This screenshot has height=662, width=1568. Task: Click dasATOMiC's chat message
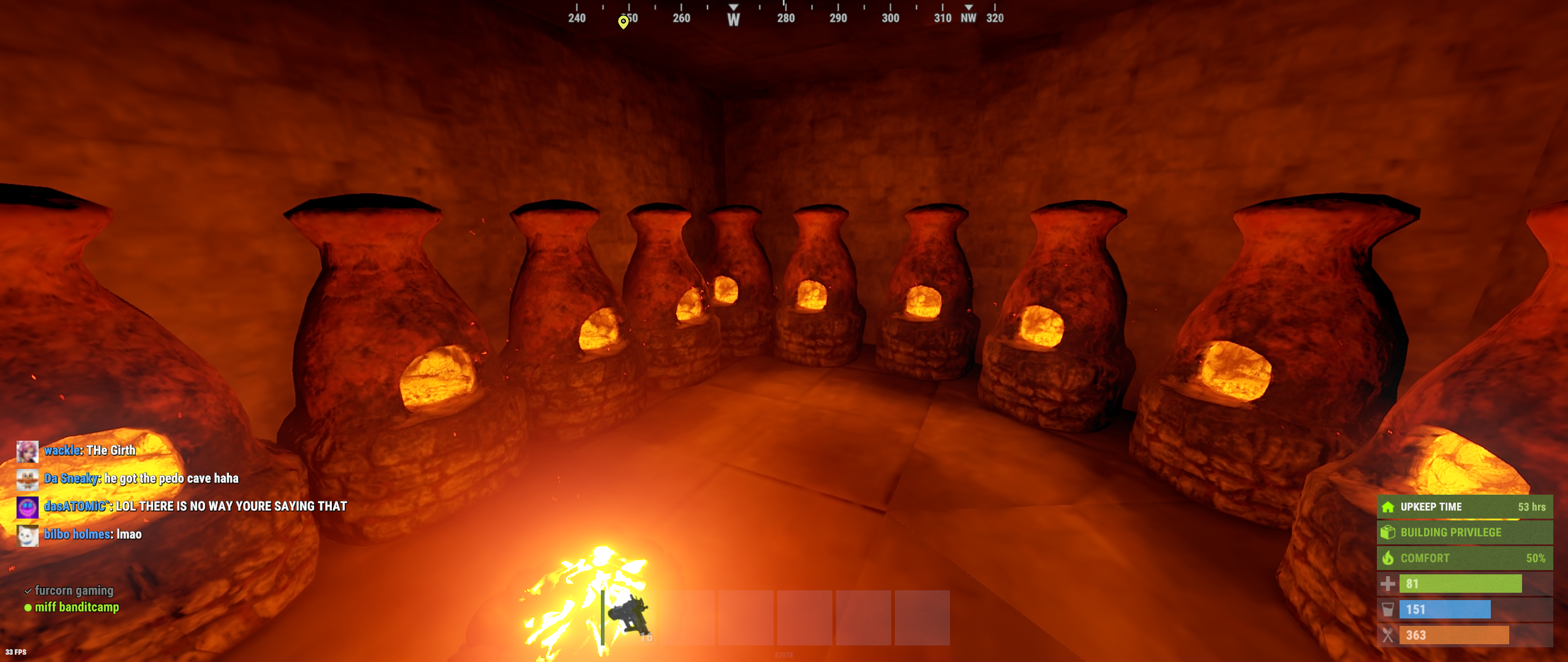click(232, 506)
